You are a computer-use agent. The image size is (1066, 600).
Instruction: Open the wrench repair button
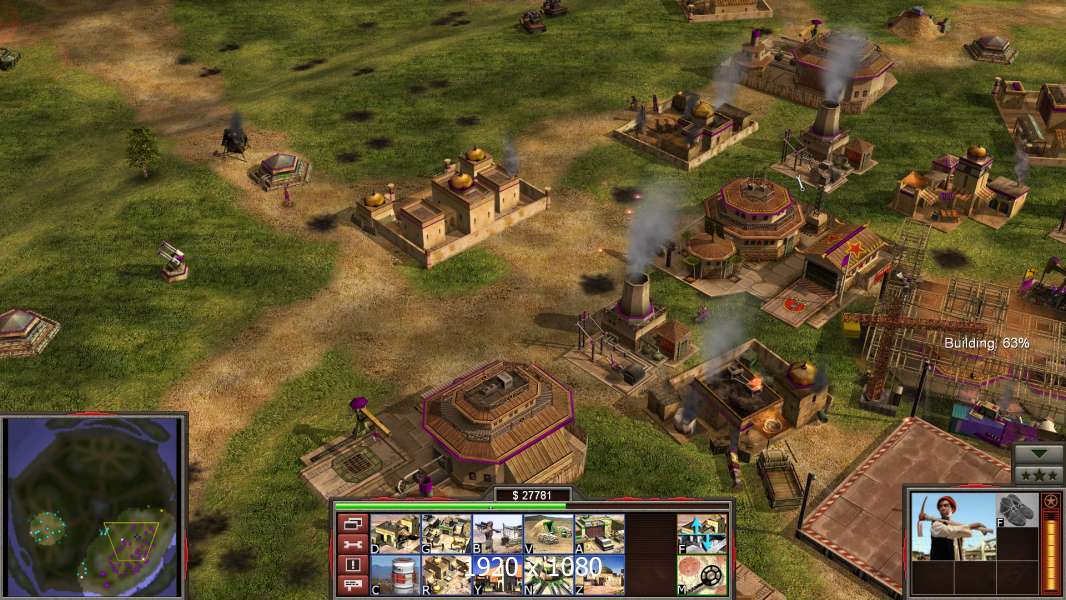352,544
